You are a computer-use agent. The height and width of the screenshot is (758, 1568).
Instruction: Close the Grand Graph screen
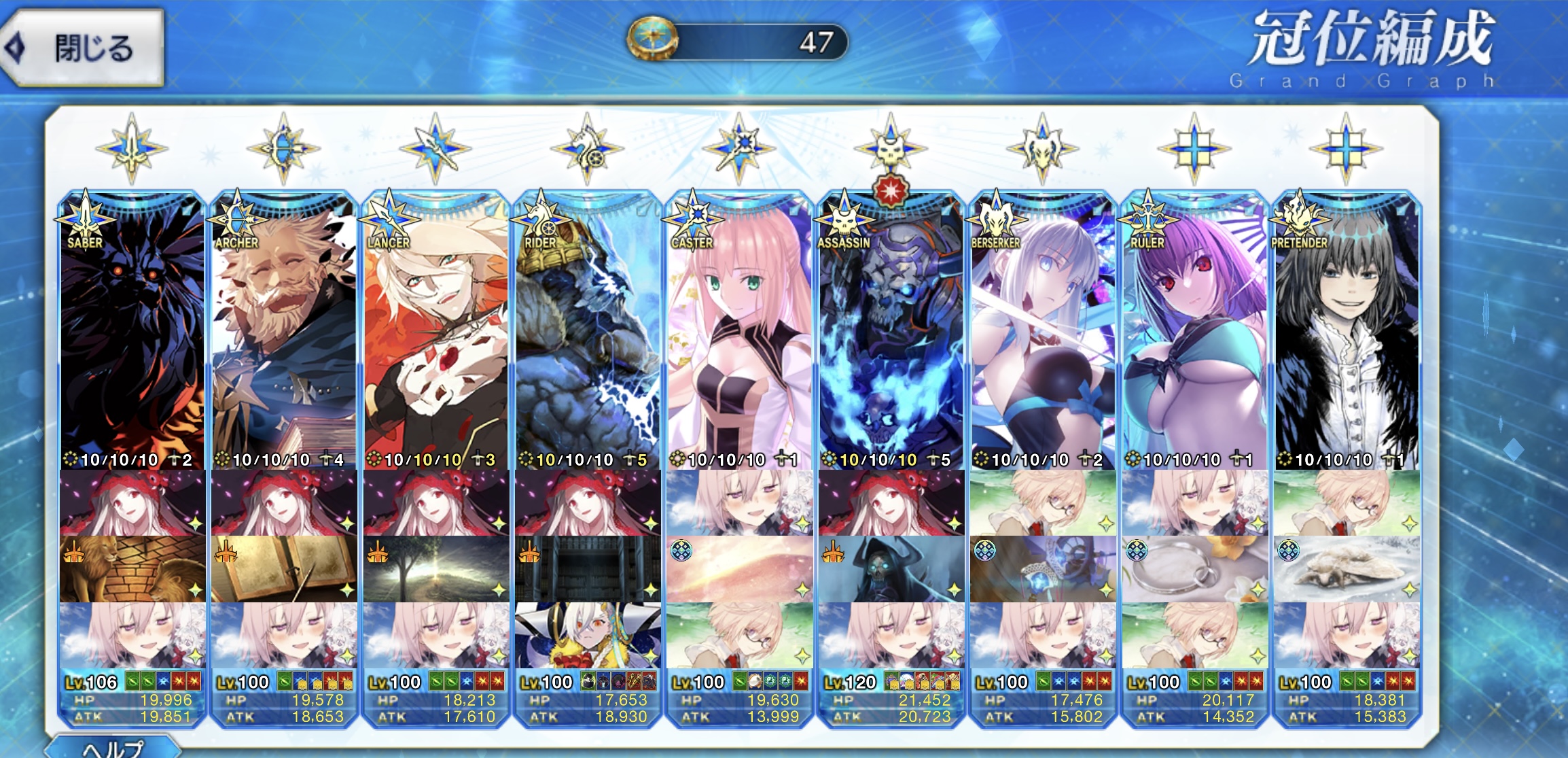pyautogui.click(x=83, y=48)
